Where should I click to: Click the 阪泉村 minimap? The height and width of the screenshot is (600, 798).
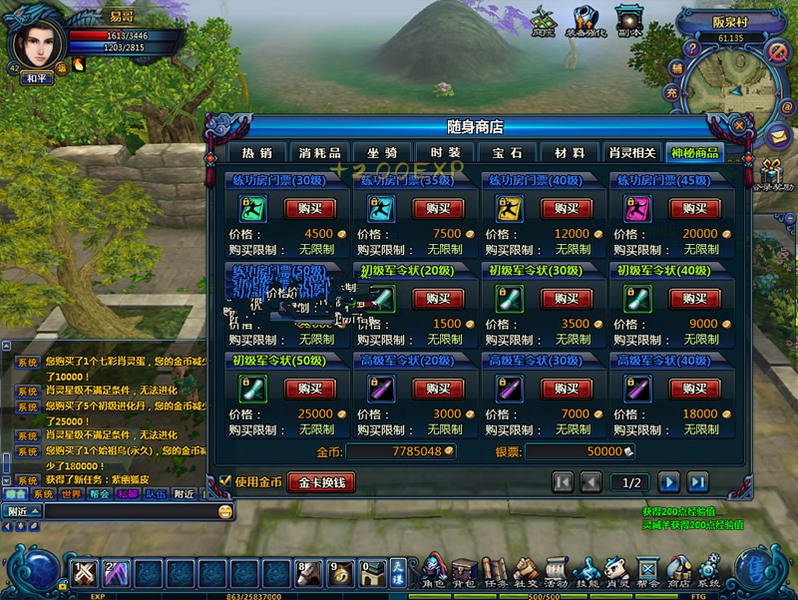coord(735,82)
